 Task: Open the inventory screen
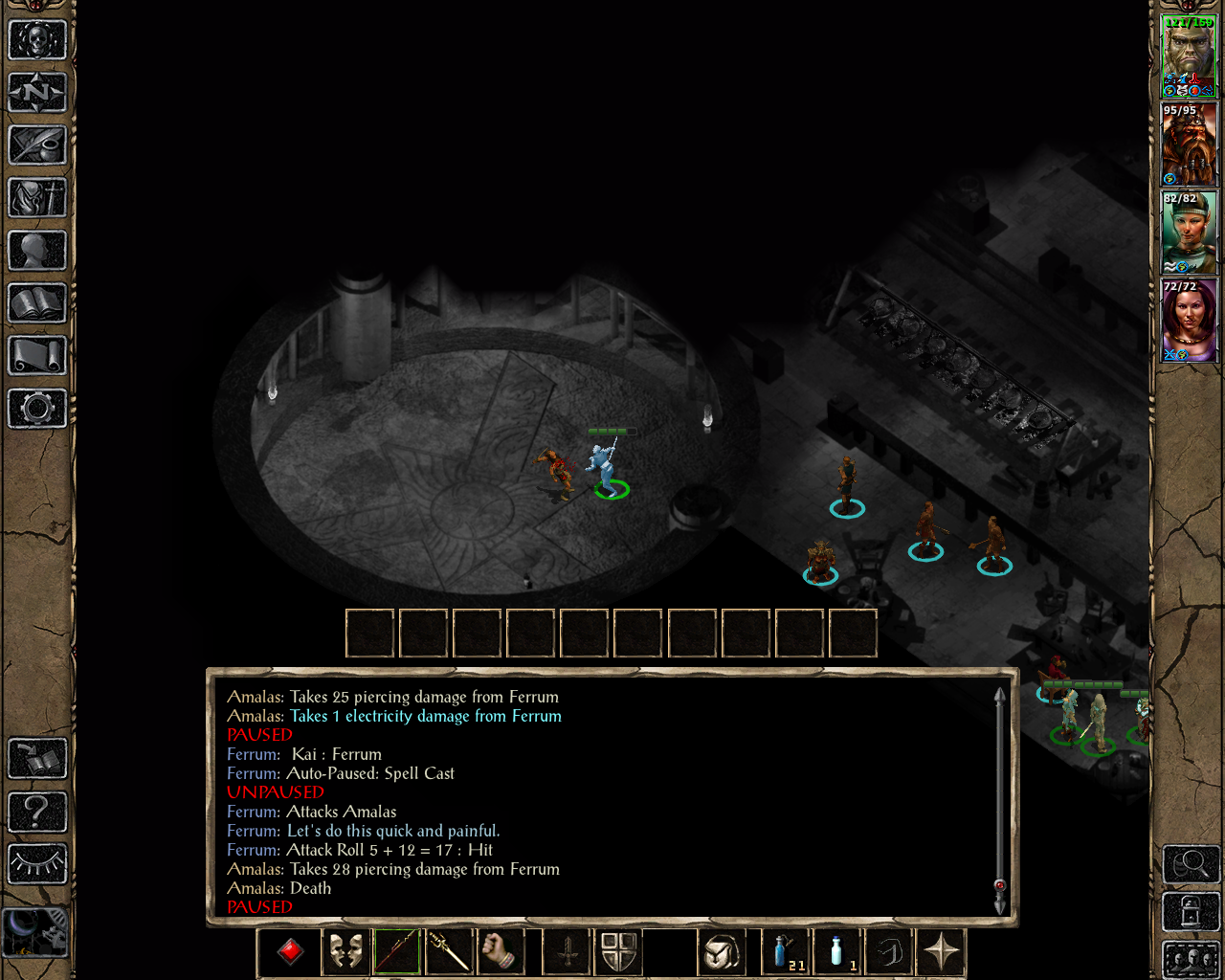click(36, 198)
